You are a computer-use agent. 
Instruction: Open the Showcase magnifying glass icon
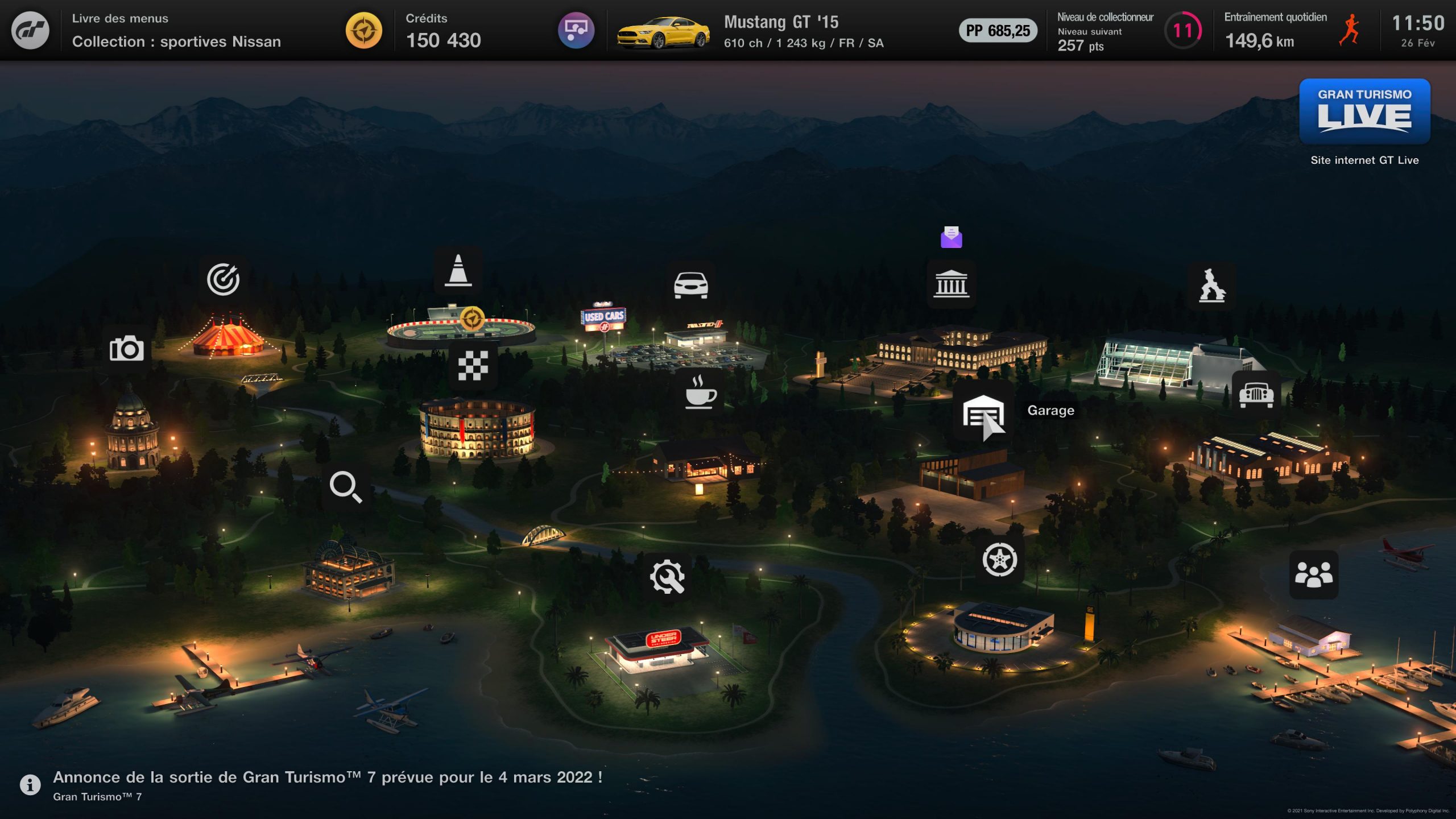point(346,487)
